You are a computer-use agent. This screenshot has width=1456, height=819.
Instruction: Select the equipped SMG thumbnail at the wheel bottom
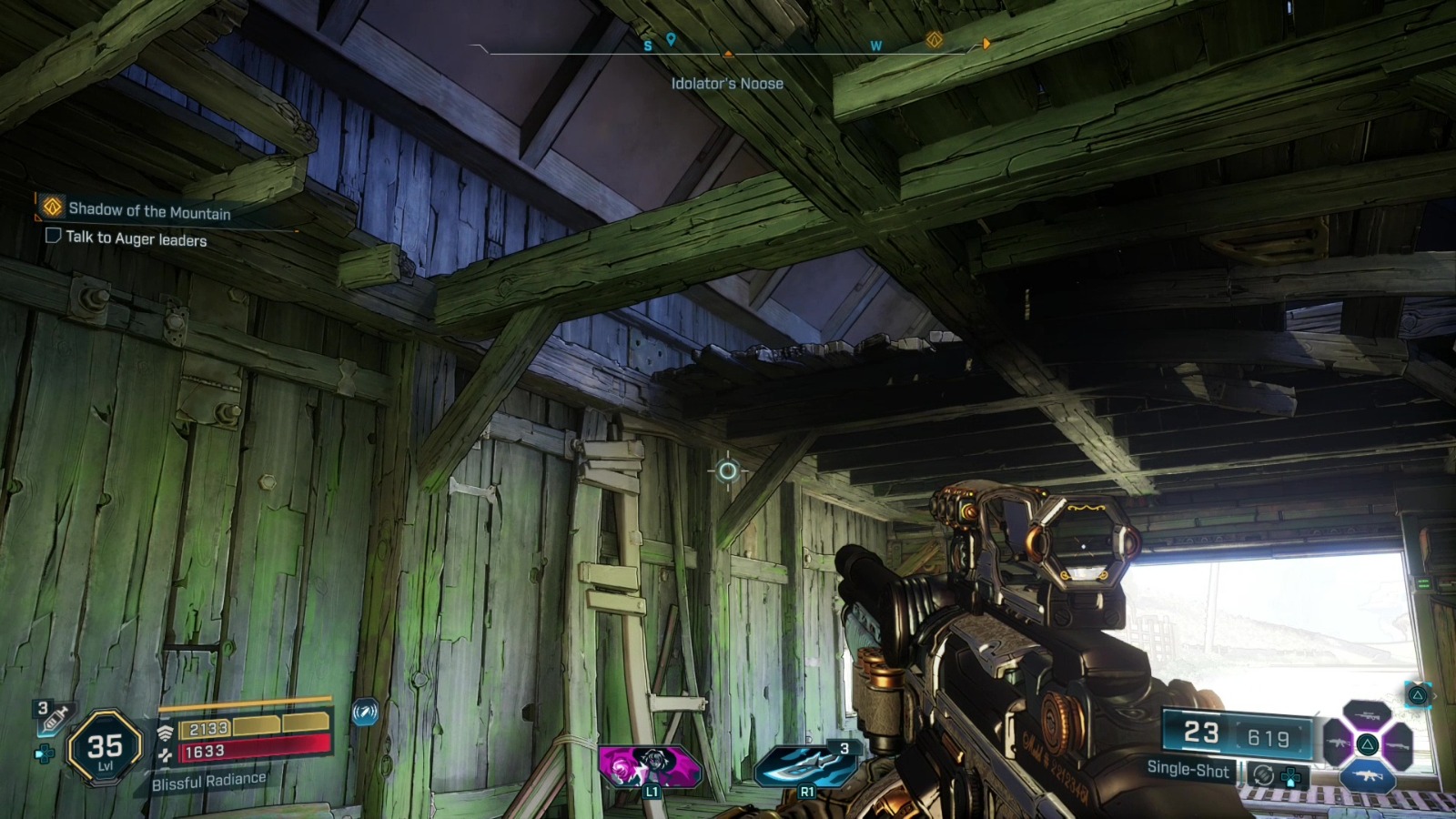(x=1368, y=775)
